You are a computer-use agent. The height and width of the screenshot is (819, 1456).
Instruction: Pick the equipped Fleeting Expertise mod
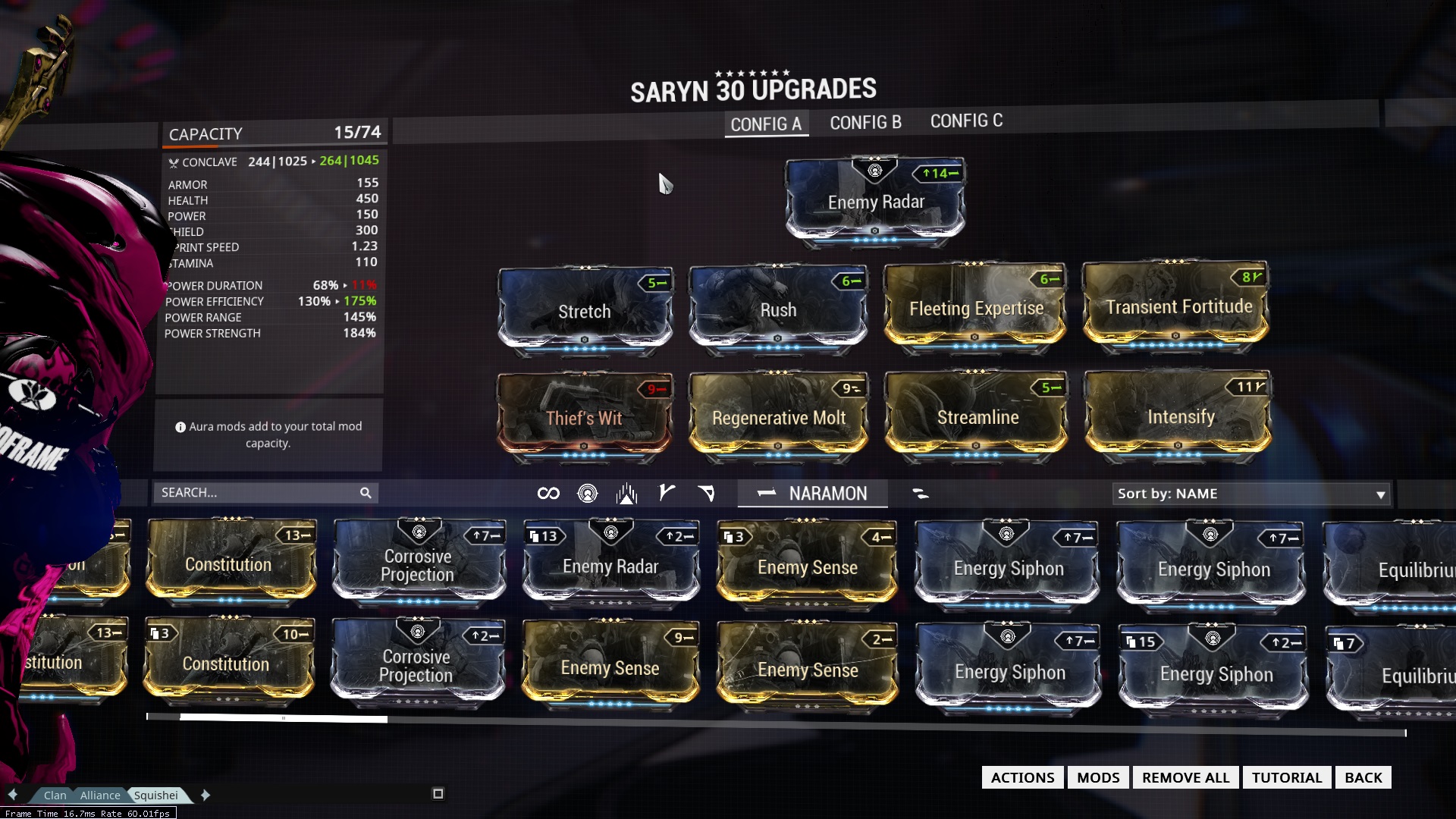coord(976,309)
